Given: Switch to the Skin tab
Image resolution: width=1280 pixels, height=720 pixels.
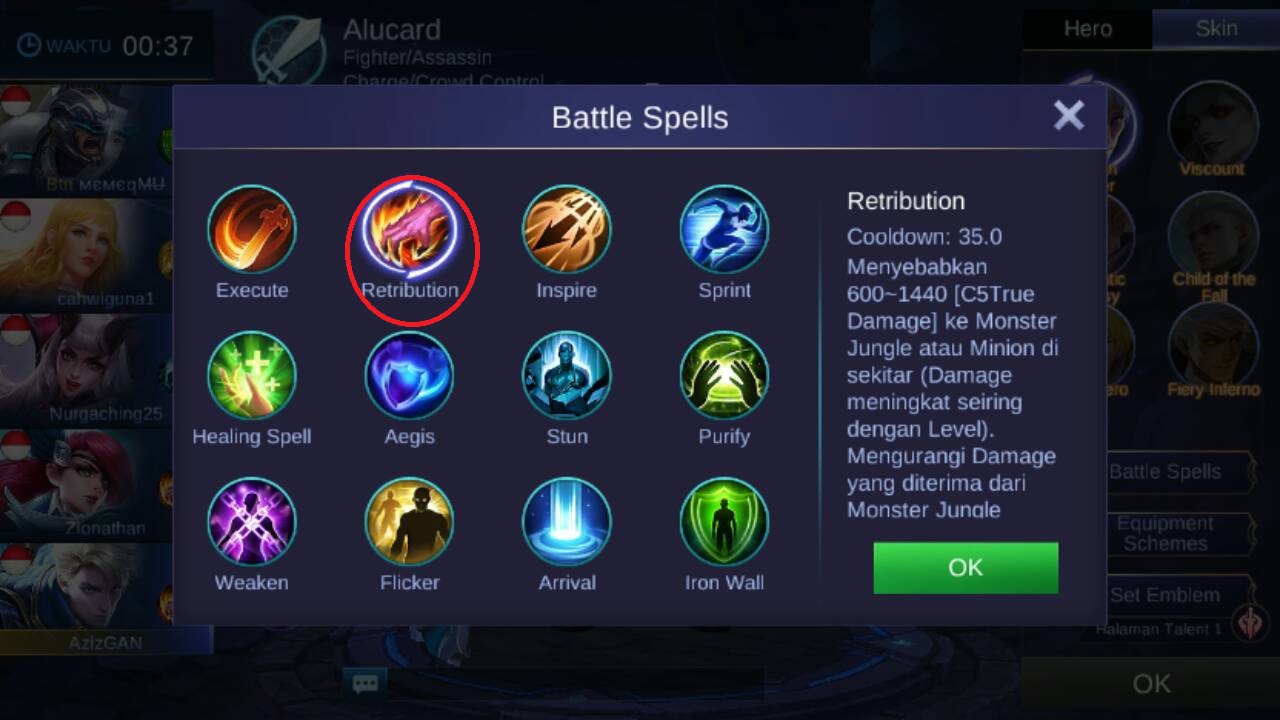Looking at the screenshot, I should point(1216,29).
